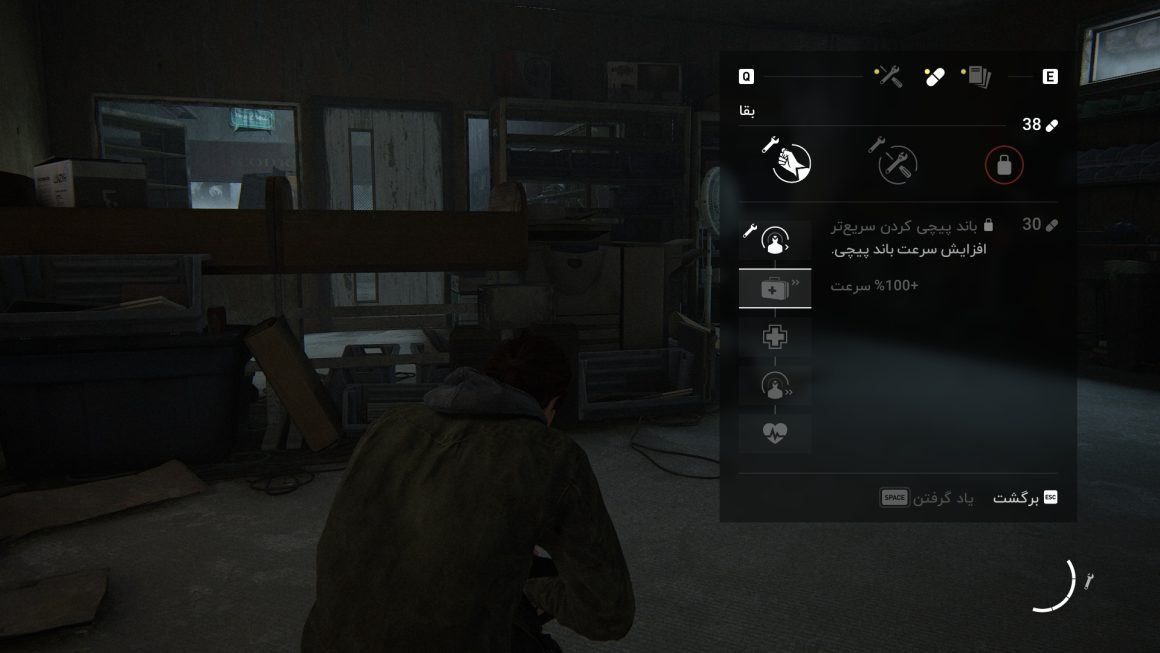The width and height of the screenshot is (1160, 653).
Task: Open the pill-shaped skills tab
Action: click(x=935, y=77)
